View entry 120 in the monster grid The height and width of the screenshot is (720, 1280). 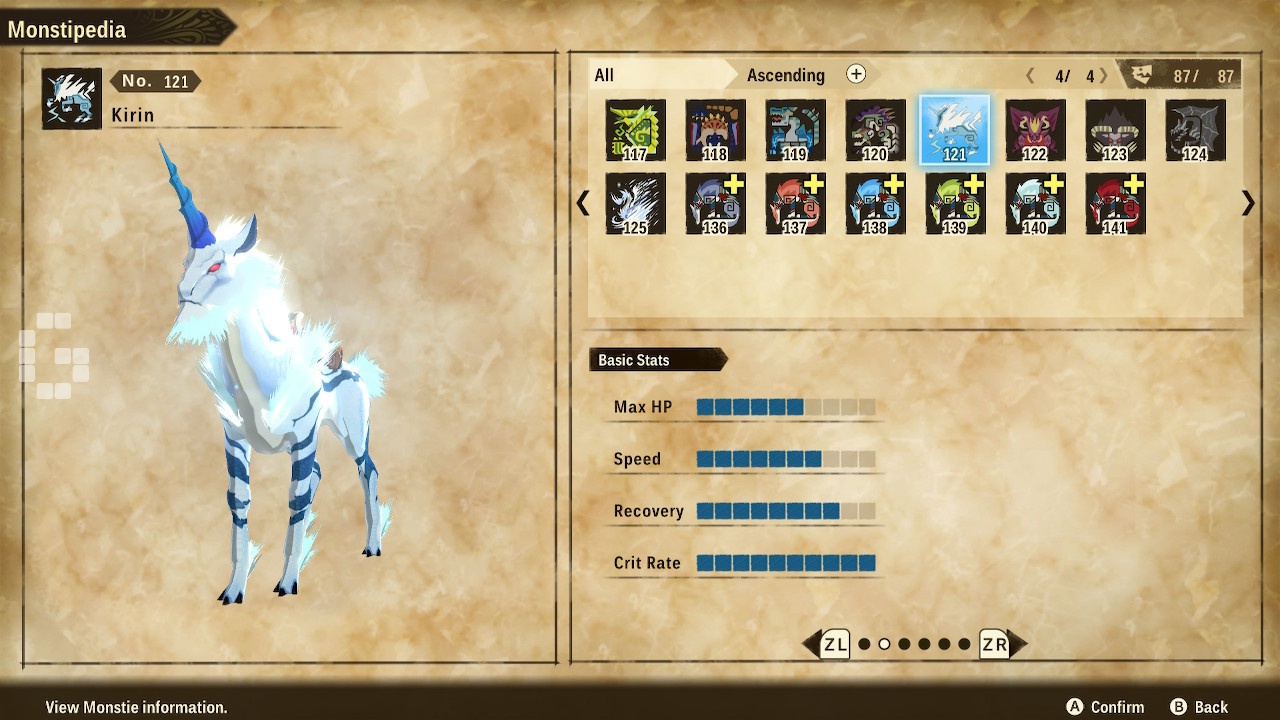(x=876, y=130)
